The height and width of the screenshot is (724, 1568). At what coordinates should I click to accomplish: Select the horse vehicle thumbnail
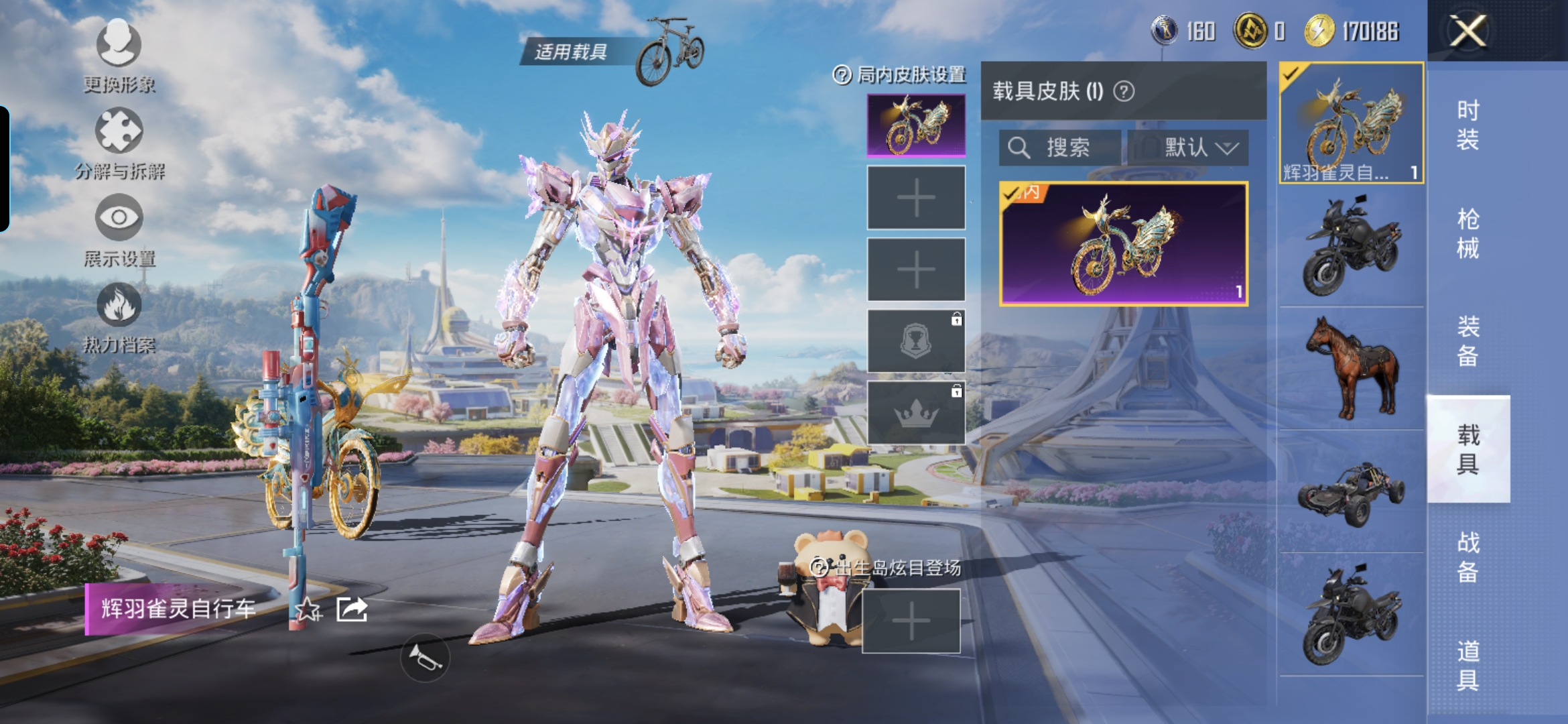[x=1352, y=369]
